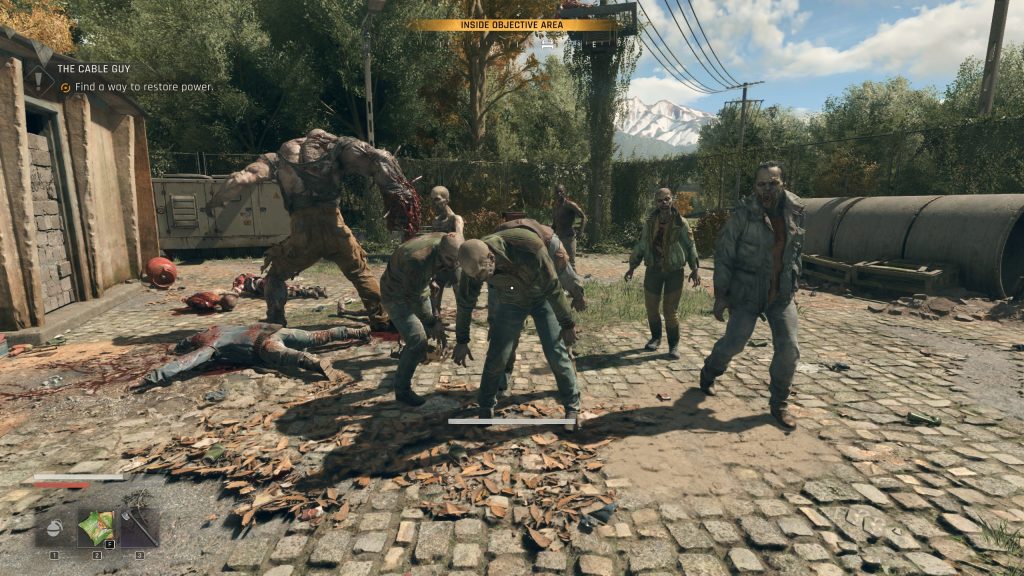The height and width of the screenshot is (576, 1024).
Task: Select the grenade hotbar slot
Action: pyautogui.click(x=54, y=528)
